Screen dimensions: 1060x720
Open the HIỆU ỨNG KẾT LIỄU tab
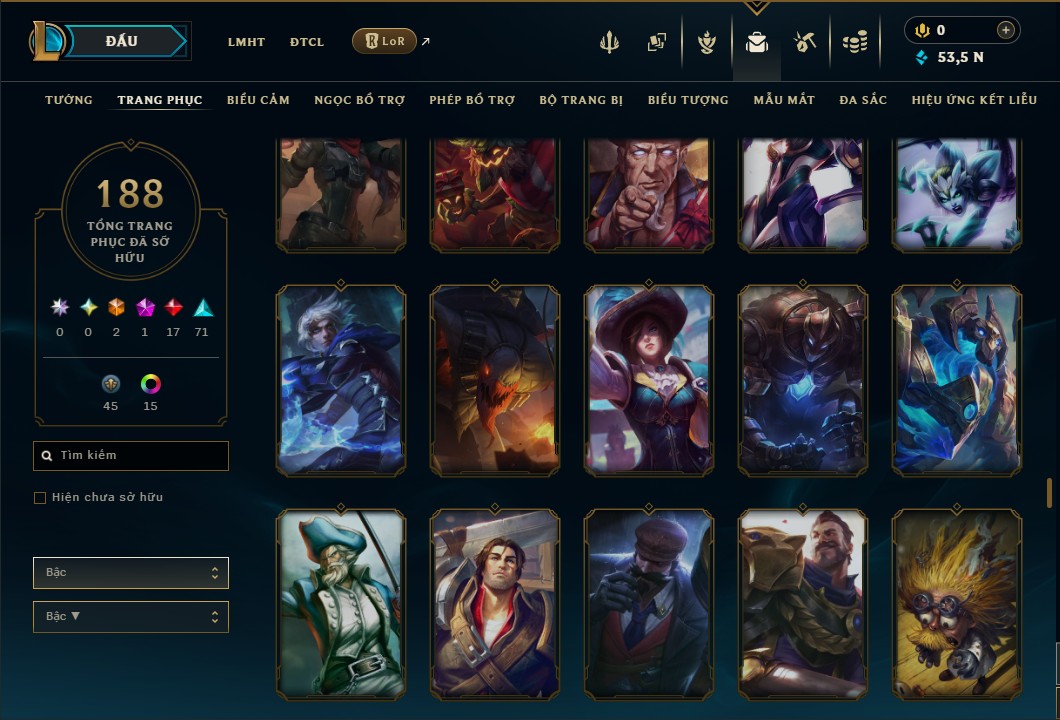pyautogui.click(x=974, y=100)
